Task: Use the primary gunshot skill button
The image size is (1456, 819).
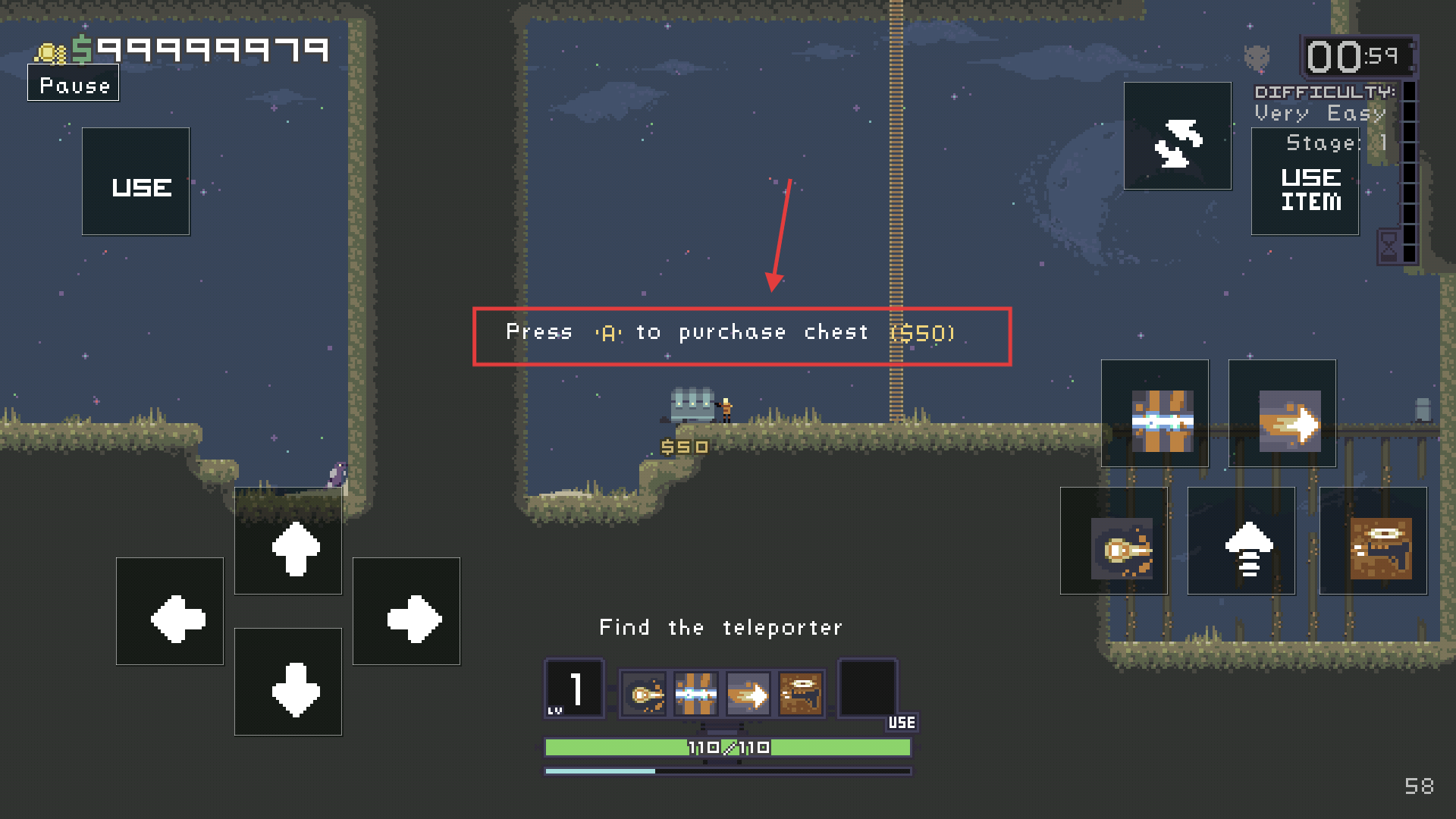Action: coord(1114,541)
